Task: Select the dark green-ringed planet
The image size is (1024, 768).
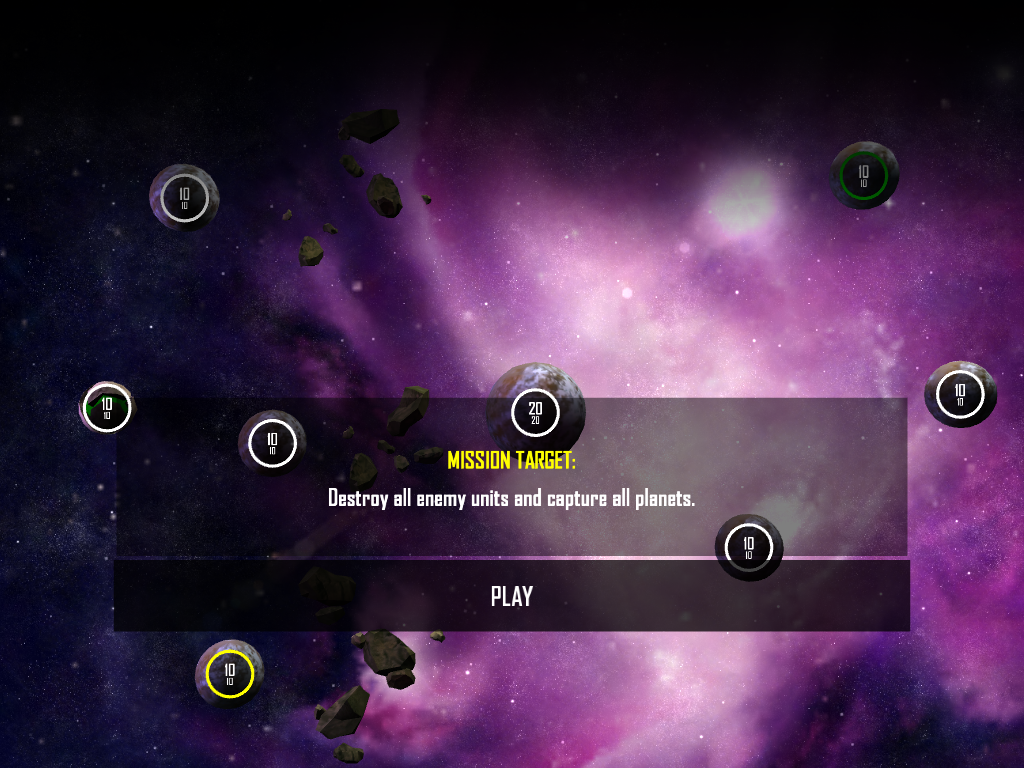Action: pos(864,175)
